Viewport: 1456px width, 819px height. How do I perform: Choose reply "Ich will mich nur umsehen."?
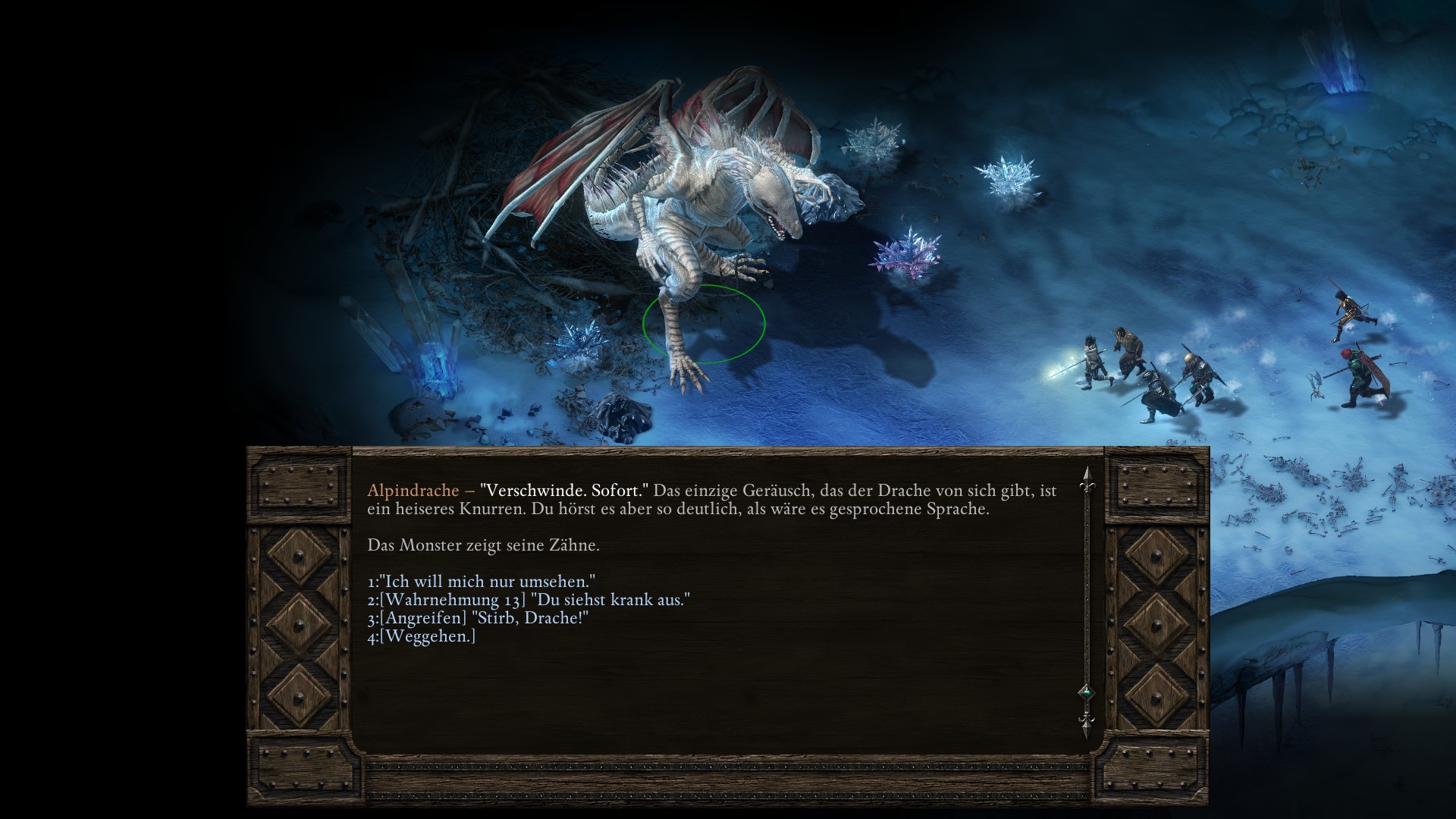point(481,582)
